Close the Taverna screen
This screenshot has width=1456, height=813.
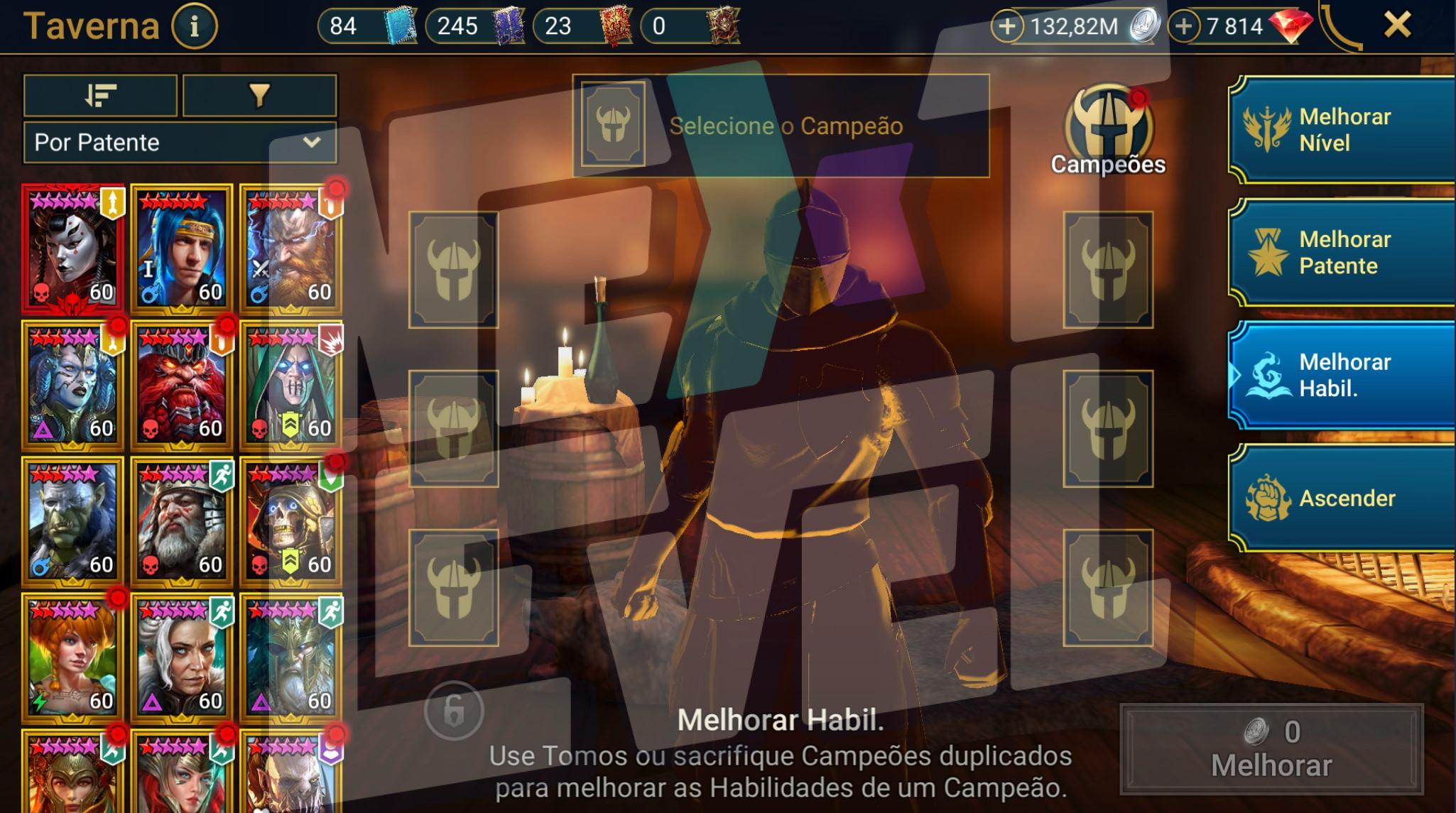coord(1397,26)
